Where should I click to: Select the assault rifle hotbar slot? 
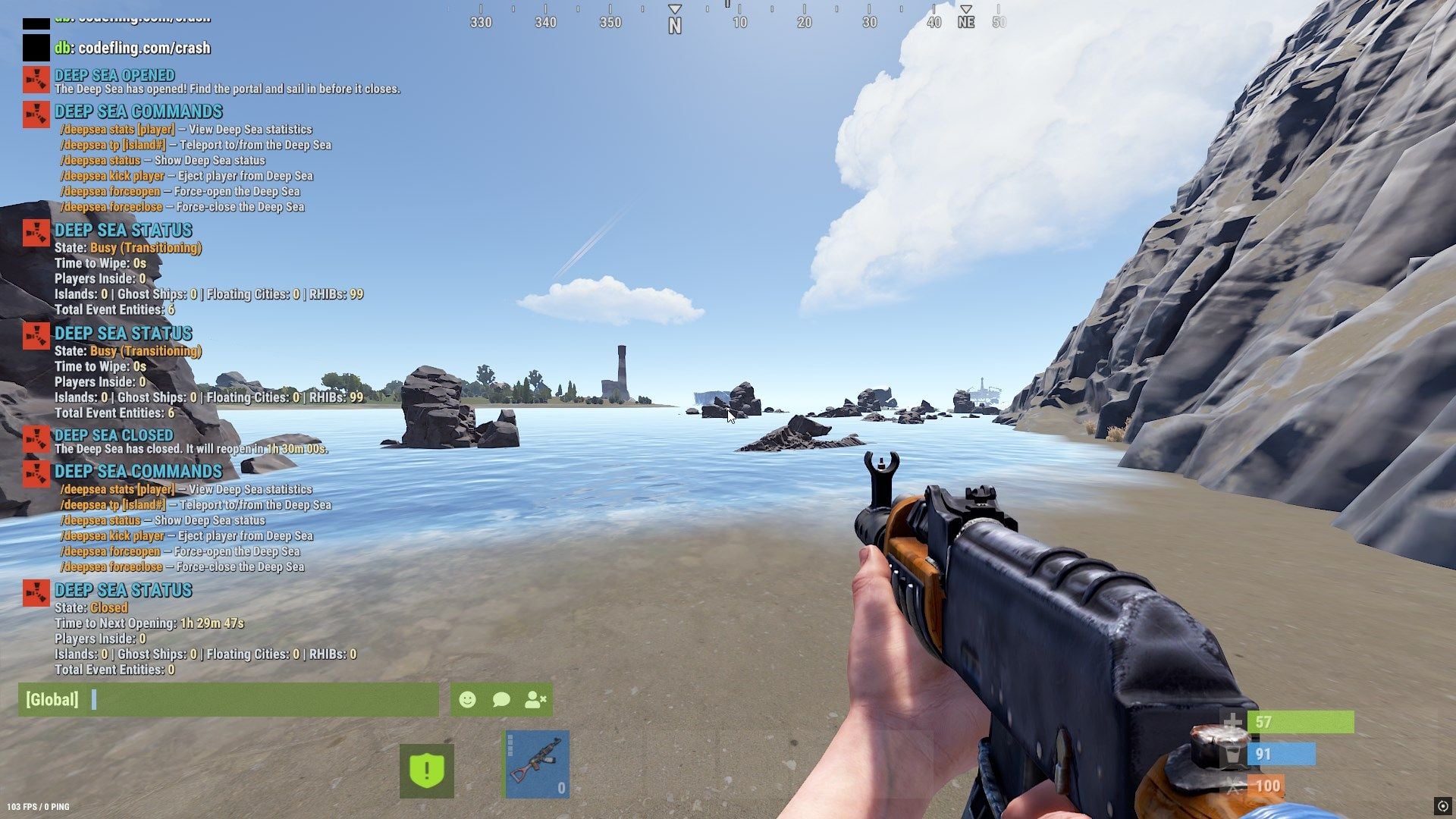click(x=537, y=764)
